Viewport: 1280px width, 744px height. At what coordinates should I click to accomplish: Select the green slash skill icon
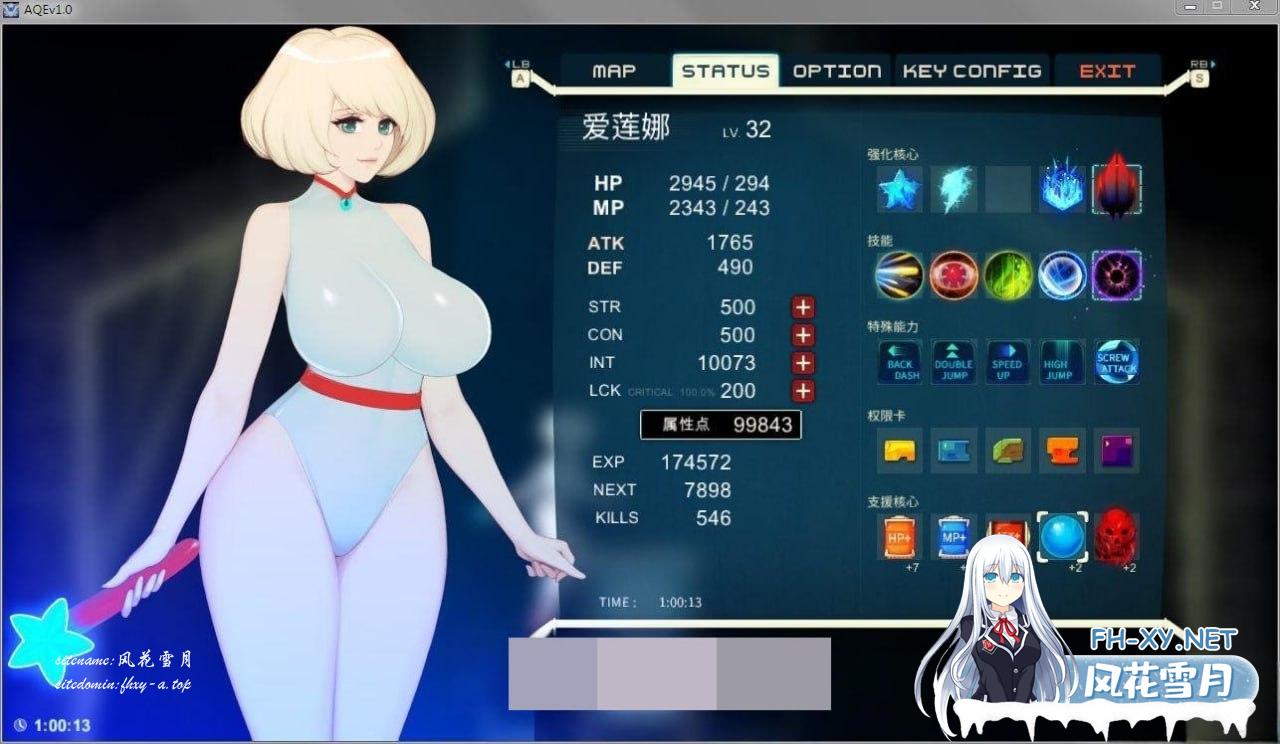pos(1008,275)
